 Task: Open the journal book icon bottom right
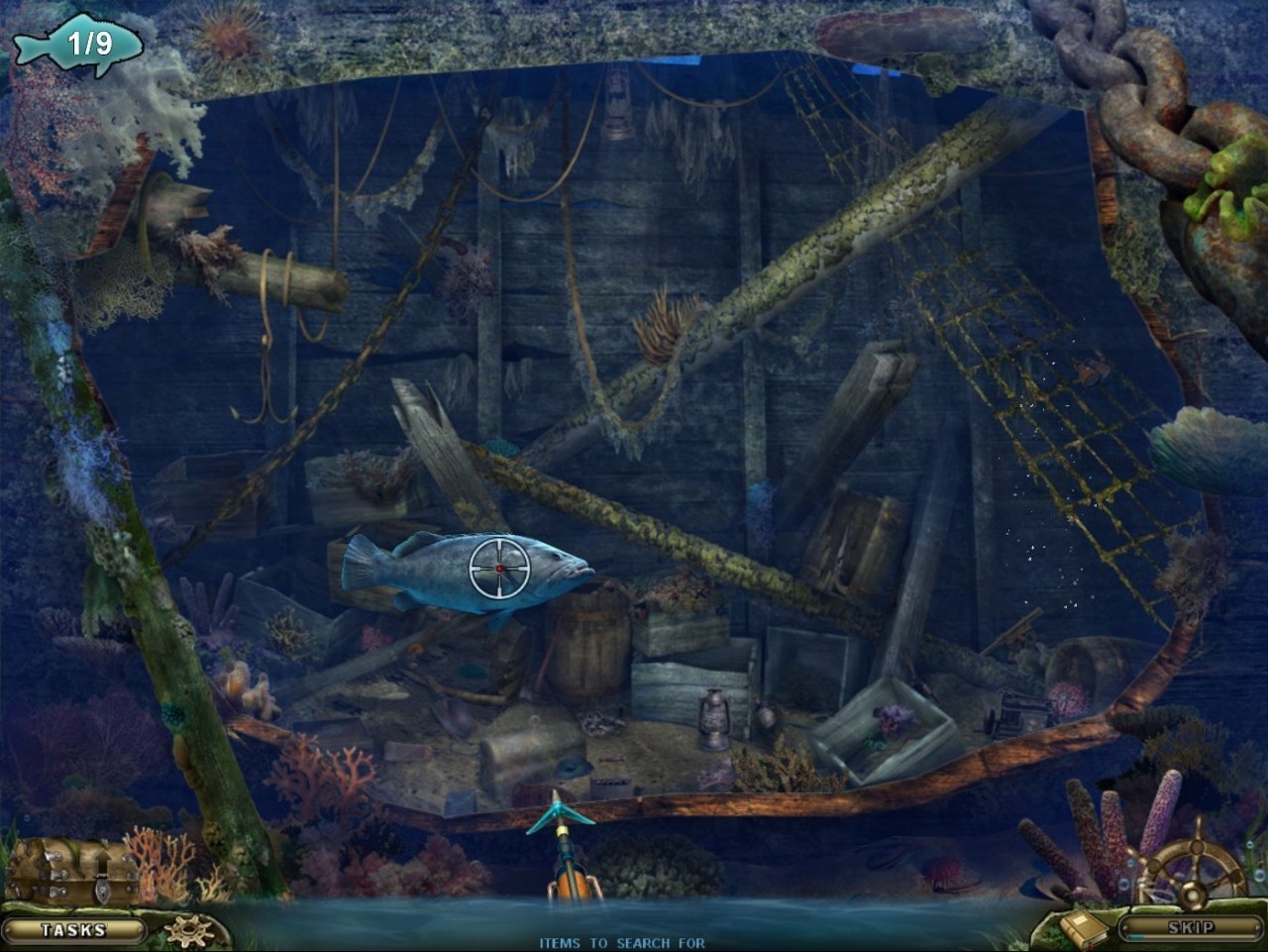click(x=1083, y=928)
